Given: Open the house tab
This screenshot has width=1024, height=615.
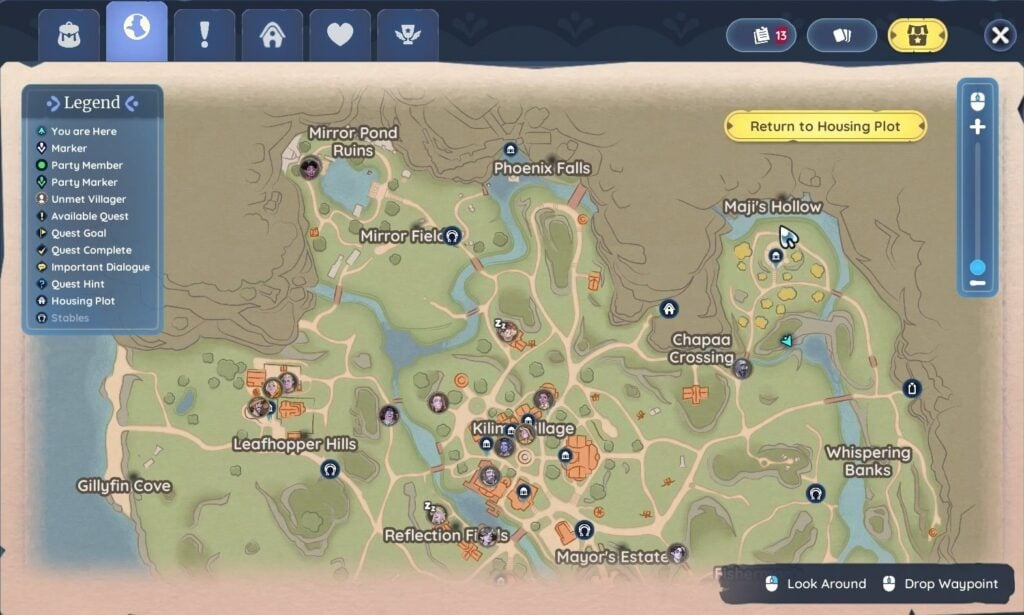Looking at the screenshot, I should pyautogui.click(x=272, y=35).
